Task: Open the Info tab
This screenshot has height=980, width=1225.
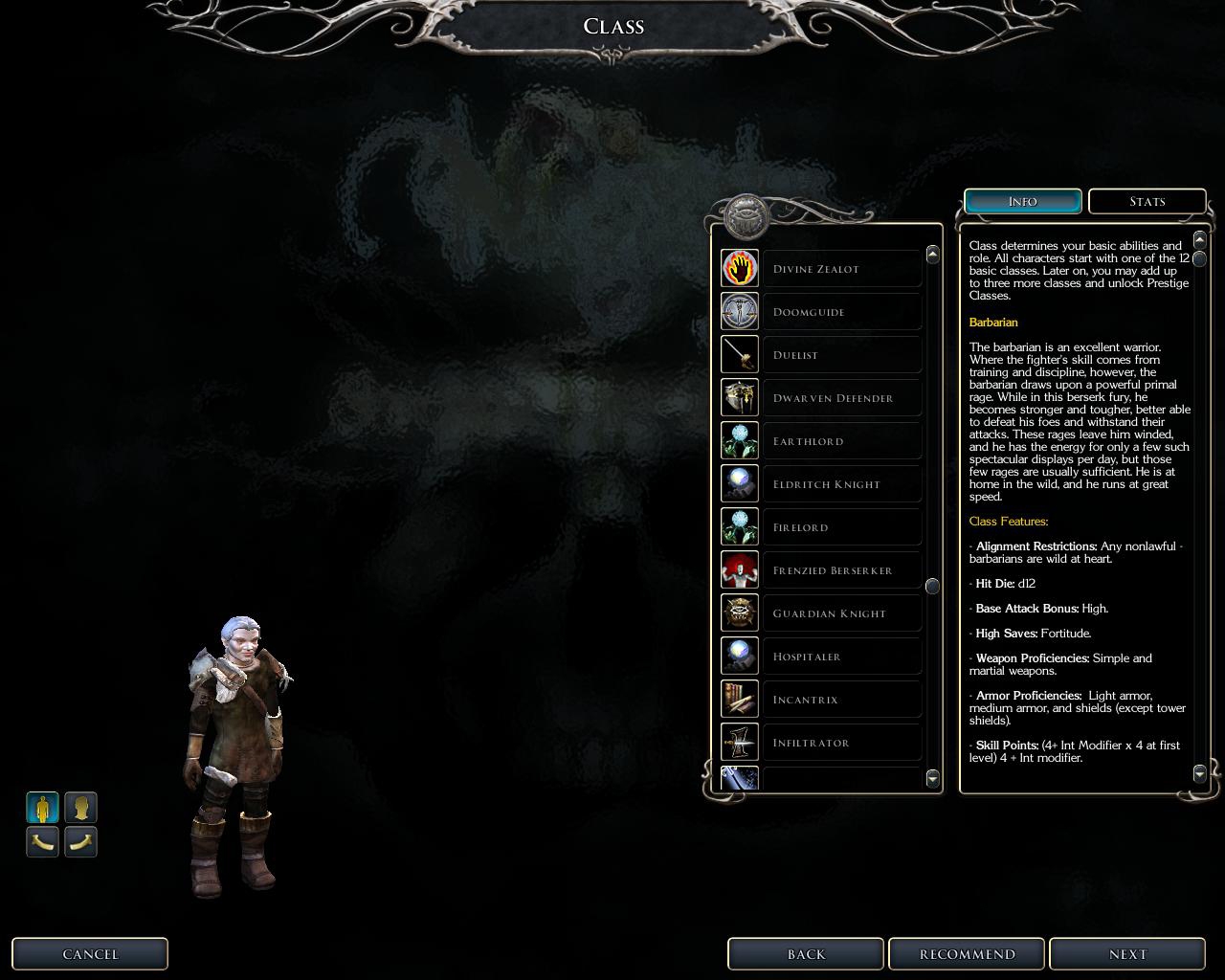Action: pyautogui.click(x=1022, y=202)
